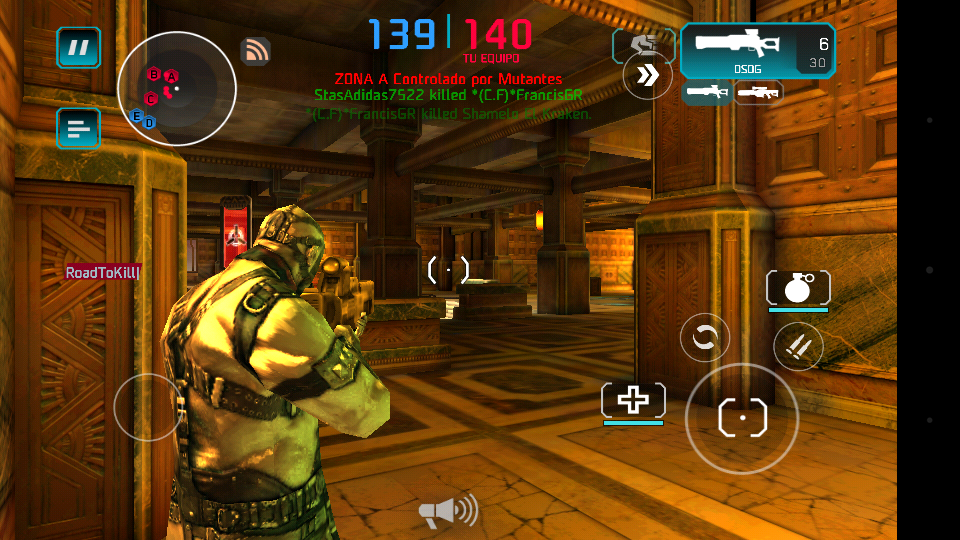Select the OSDG weapon panel
This screenshot has height=540, width=960.
pos(757,50)
